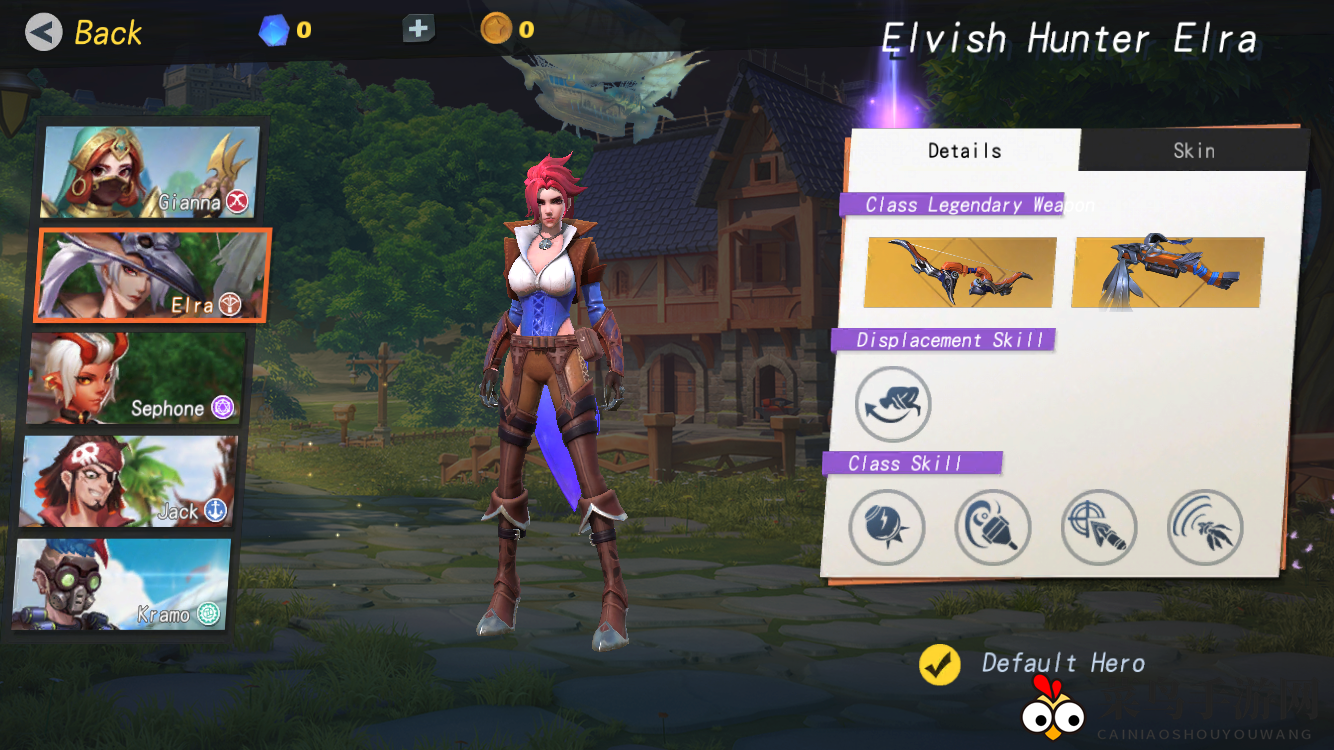Choose Sephone from the hero list

tap(137, 379)
